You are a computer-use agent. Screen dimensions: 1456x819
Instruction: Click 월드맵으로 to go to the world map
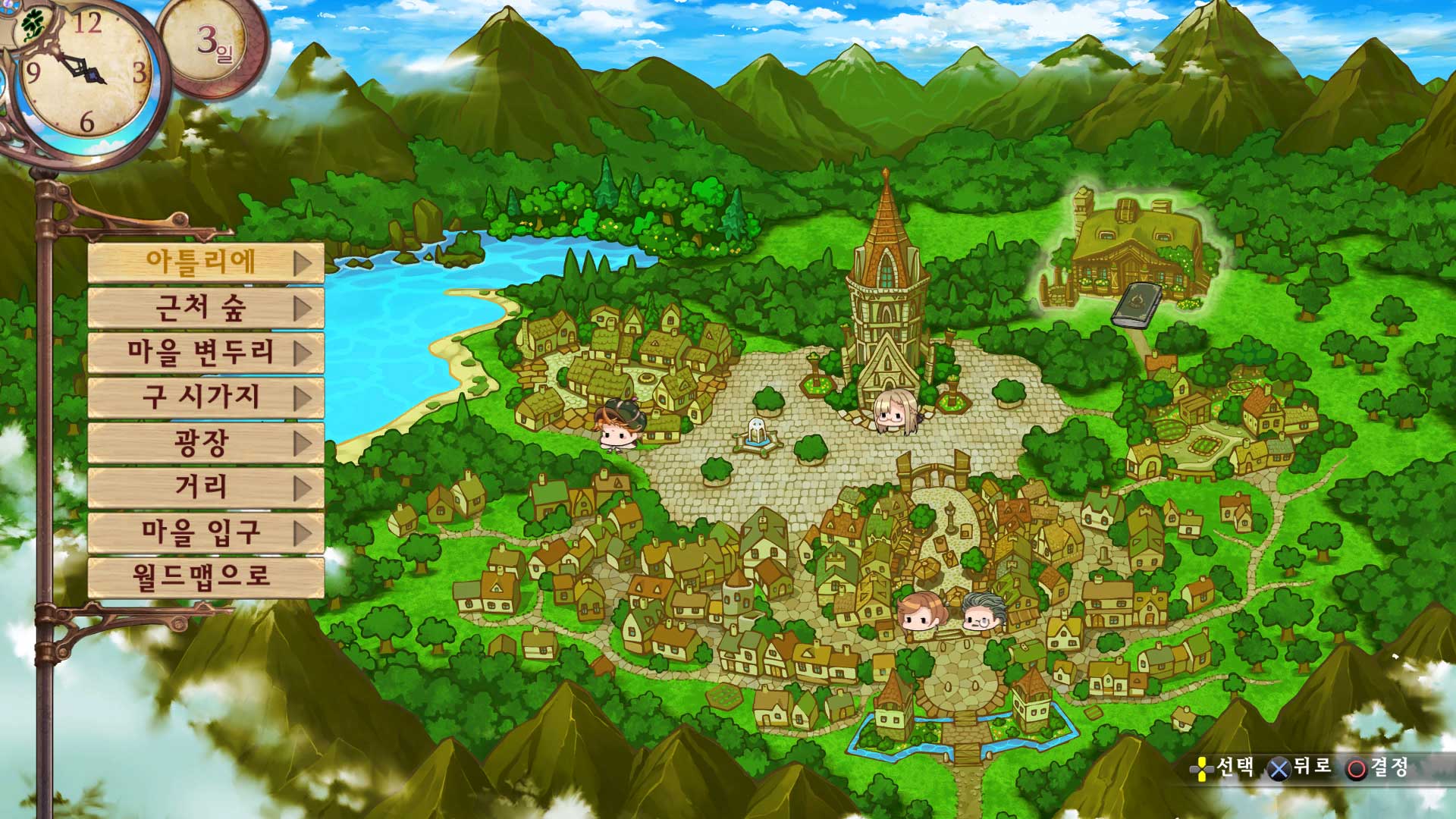201,576
